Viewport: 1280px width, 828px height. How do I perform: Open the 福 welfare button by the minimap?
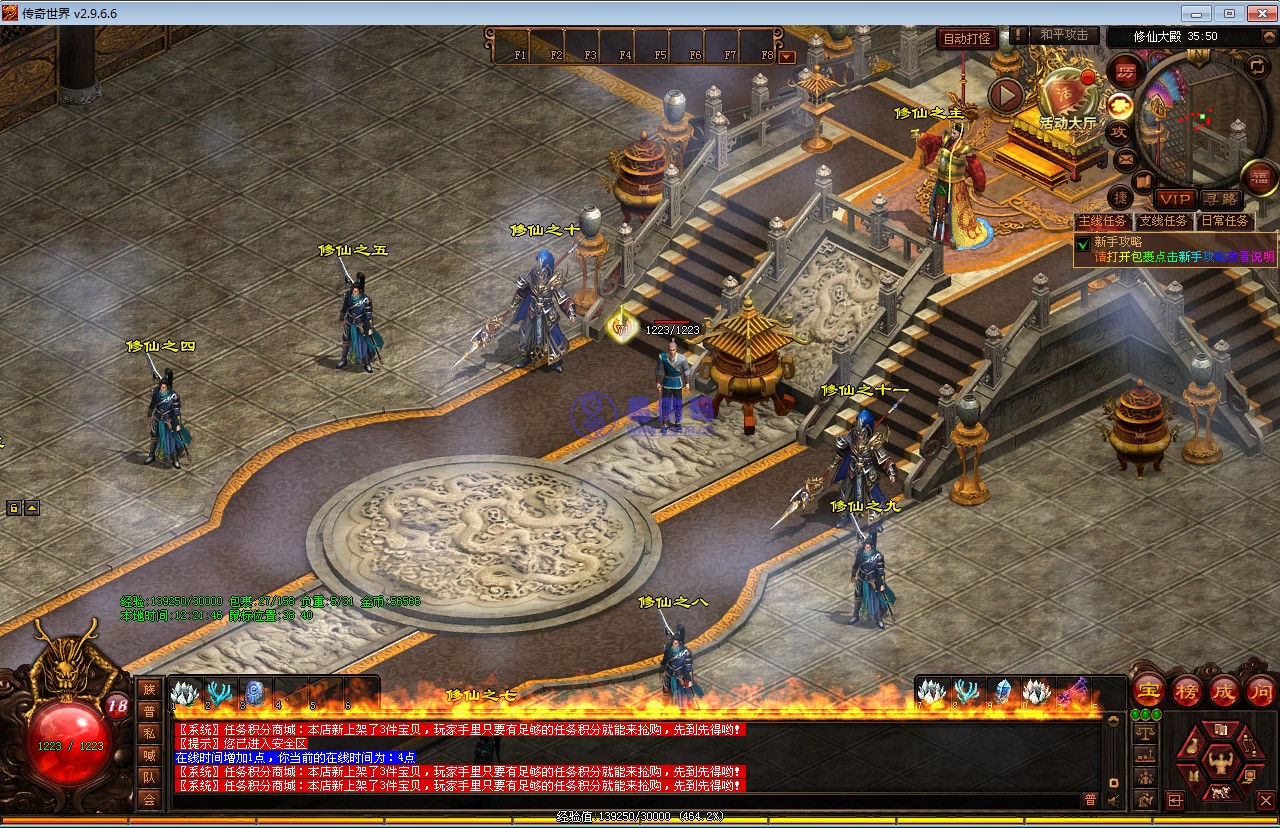(x=1259, y=178)
